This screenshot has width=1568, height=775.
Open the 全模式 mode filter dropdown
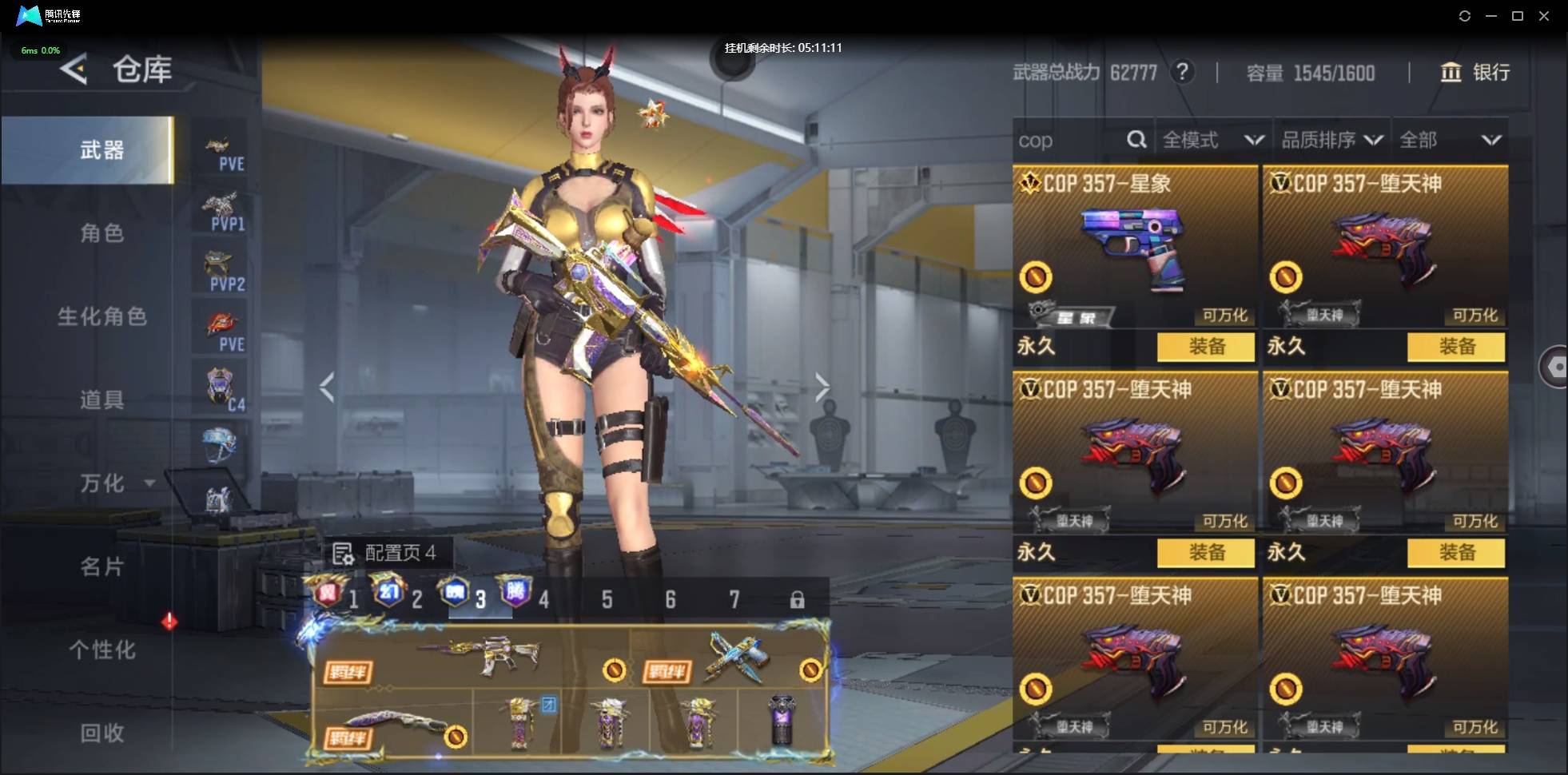pos(1212,141)
